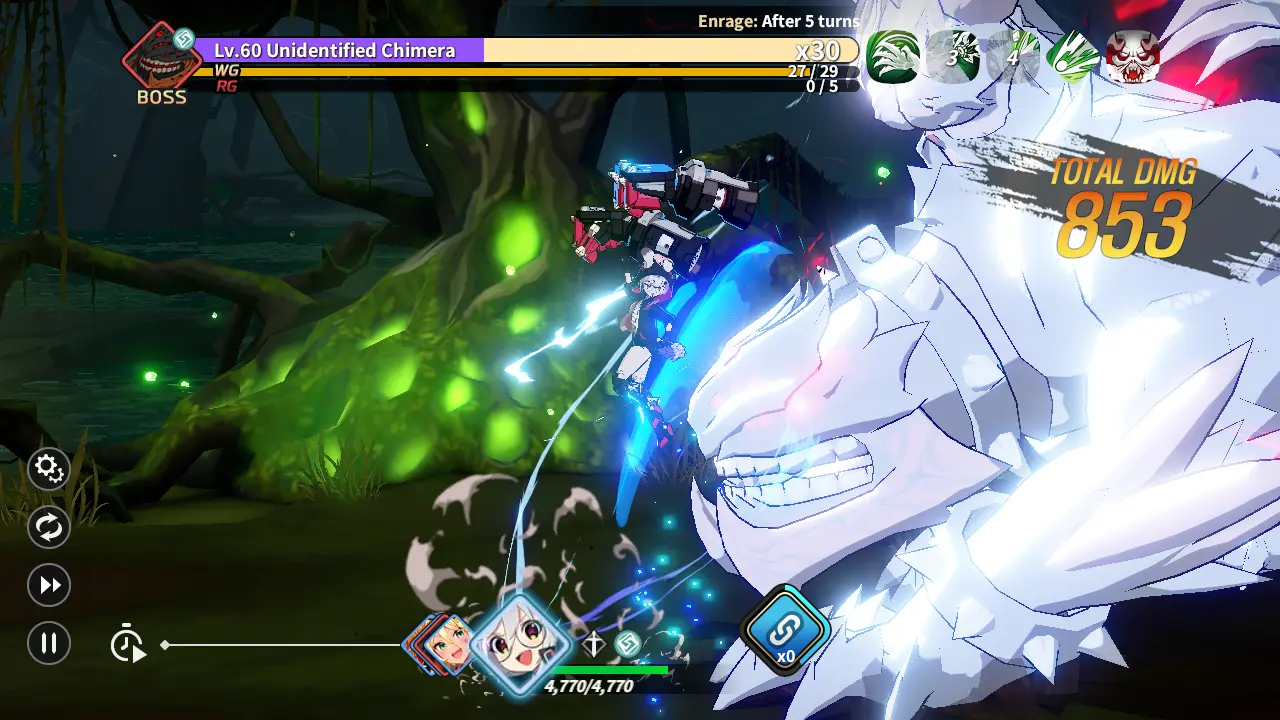Inspect boss skill with 4-turn cooldown
The image size is (1280, 720).
click(1012, 56)
